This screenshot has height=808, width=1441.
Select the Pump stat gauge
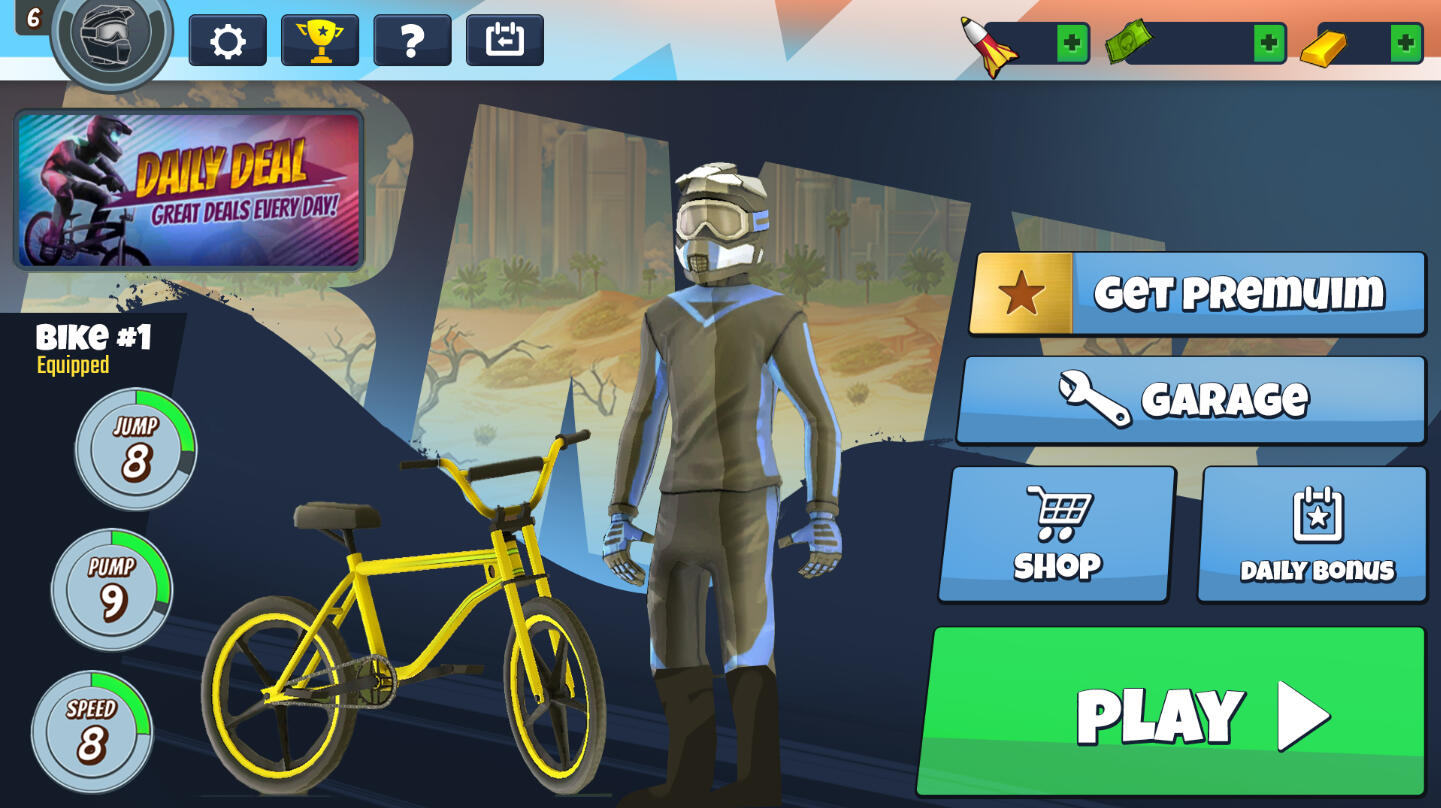[x=112, y=589]
